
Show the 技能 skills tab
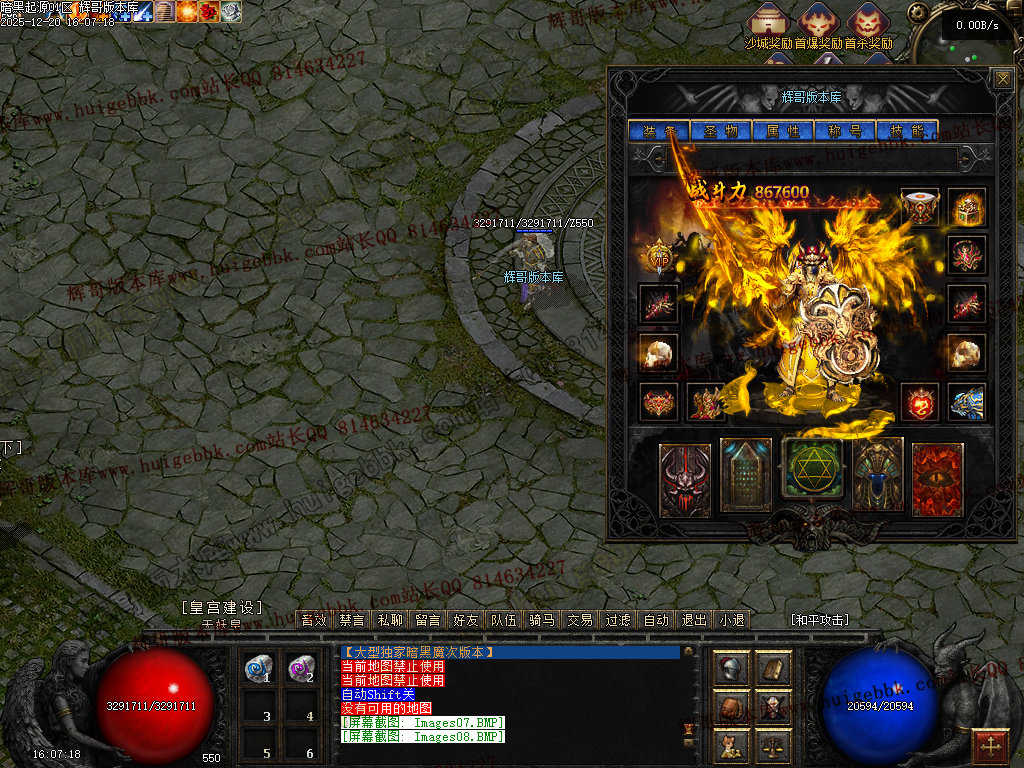click(907, 131)
